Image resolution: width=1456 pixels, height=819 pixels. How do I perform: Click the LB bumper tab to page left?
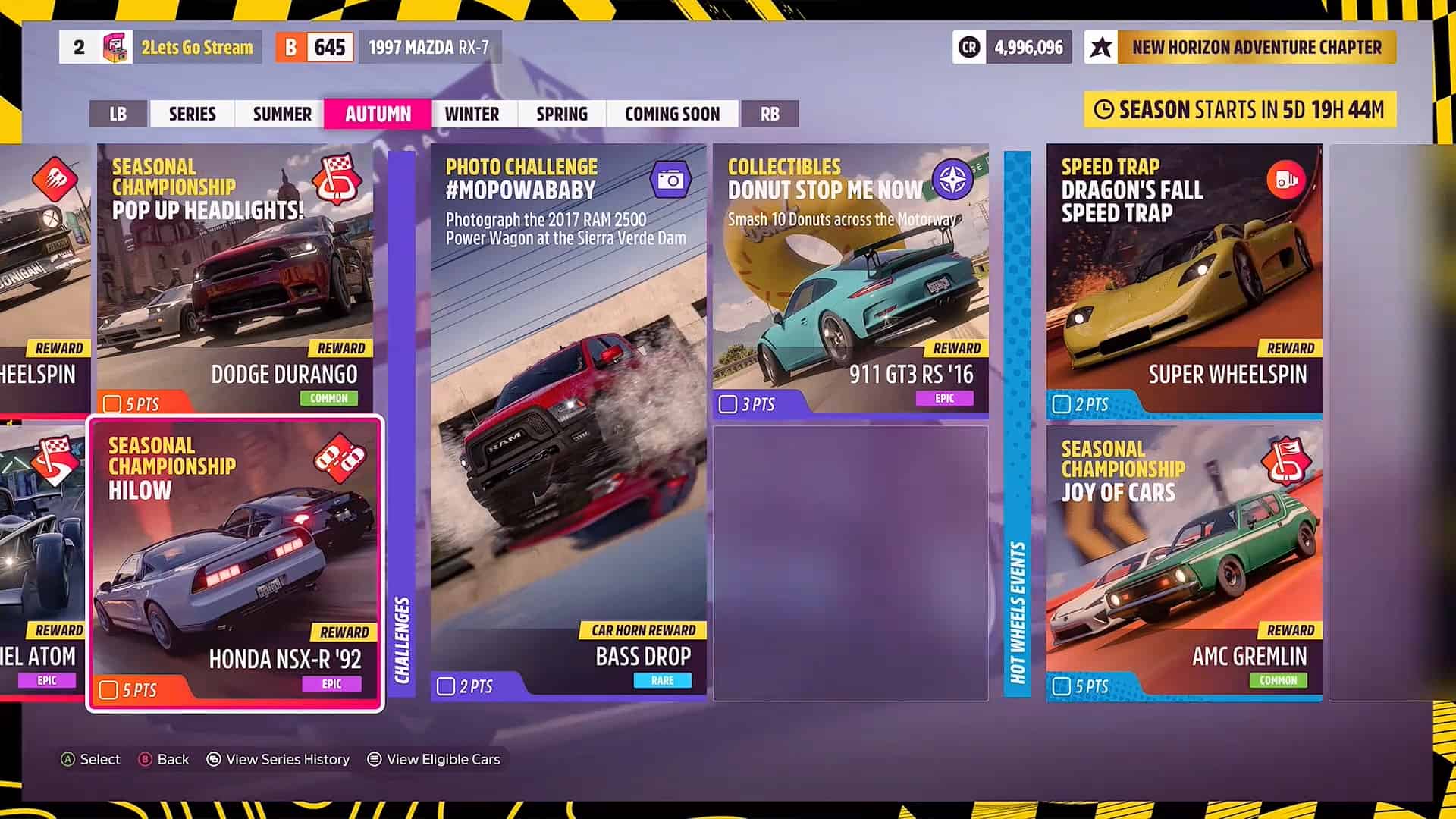118,114
